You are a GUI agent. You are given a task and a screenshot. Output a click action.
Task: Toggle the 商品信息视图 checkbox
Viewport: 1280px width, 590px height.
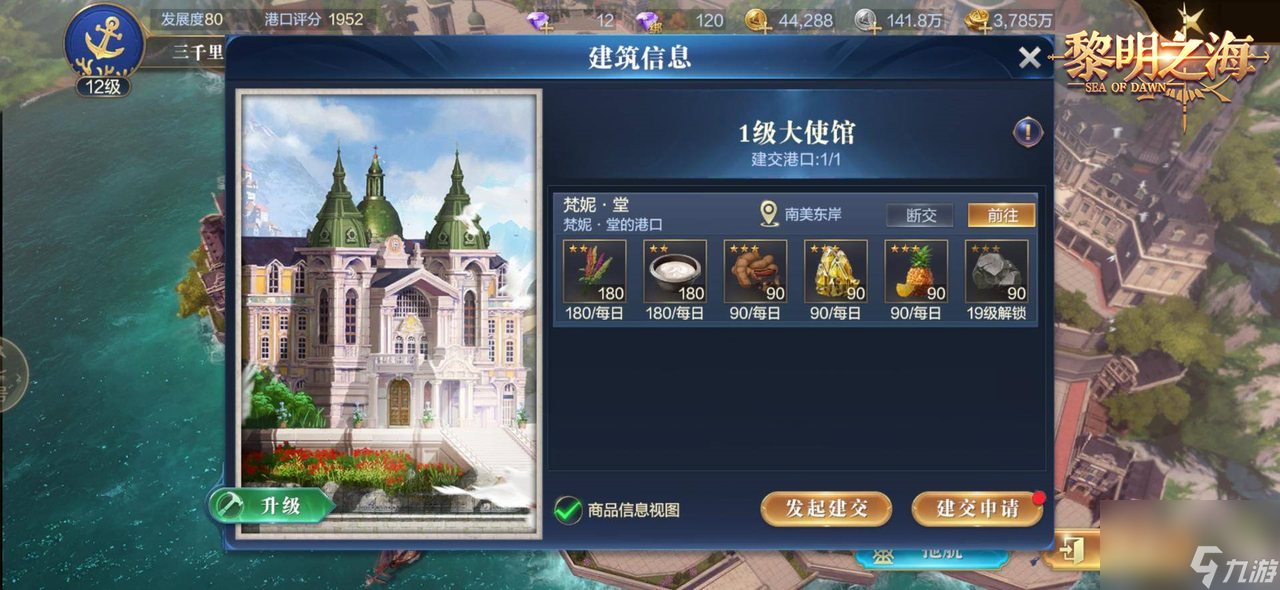pyautogui.click(x=568, y=510)
